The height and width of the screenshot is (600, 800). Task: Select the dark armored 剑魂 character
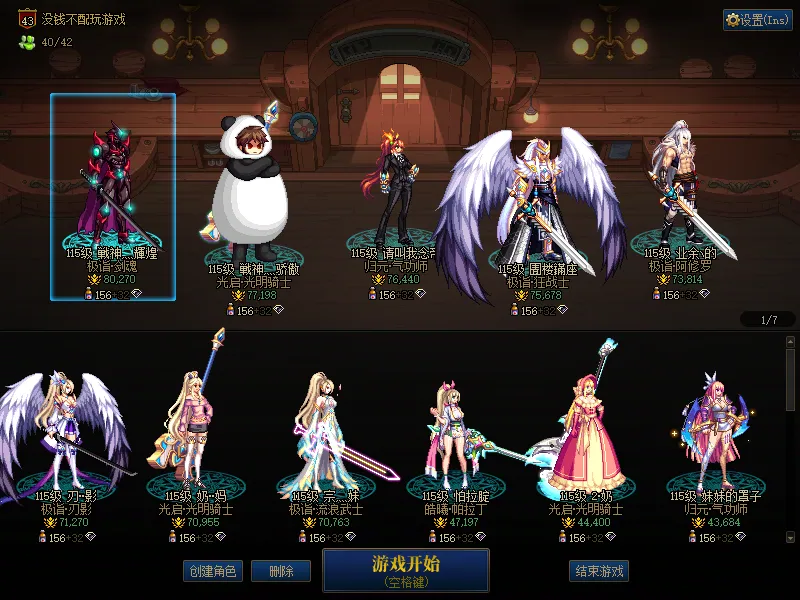[112, 197]
